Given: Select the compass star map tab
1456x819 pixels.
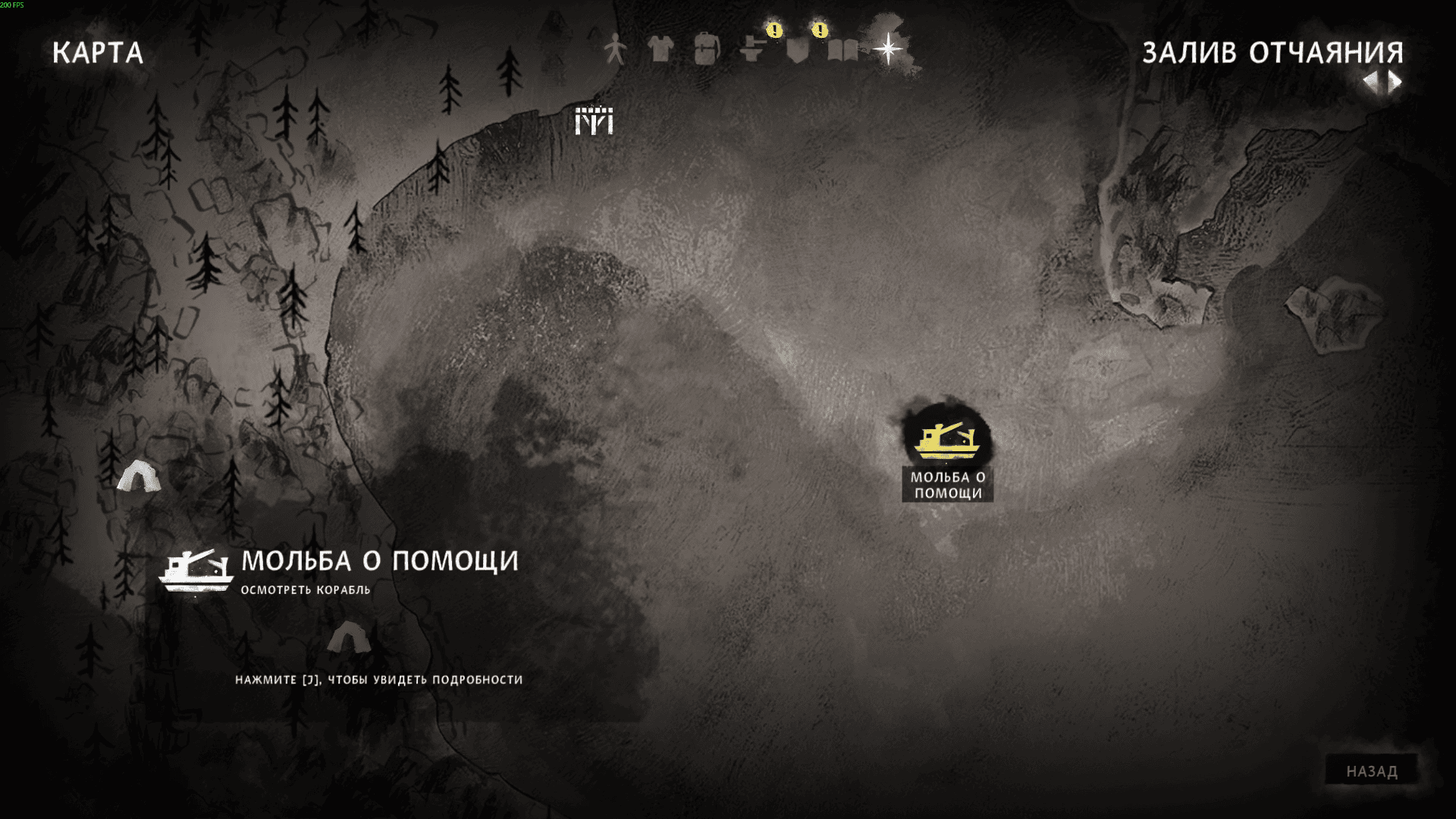Looking at the screenshot, I should (x=887, y=50).
